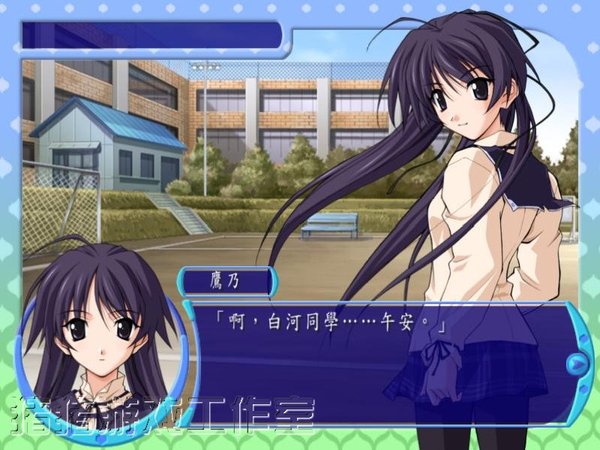Click the round blue arrow advance button
This screenshot has width=600, height=450.
pyautogui.click(x=577, y=361)
